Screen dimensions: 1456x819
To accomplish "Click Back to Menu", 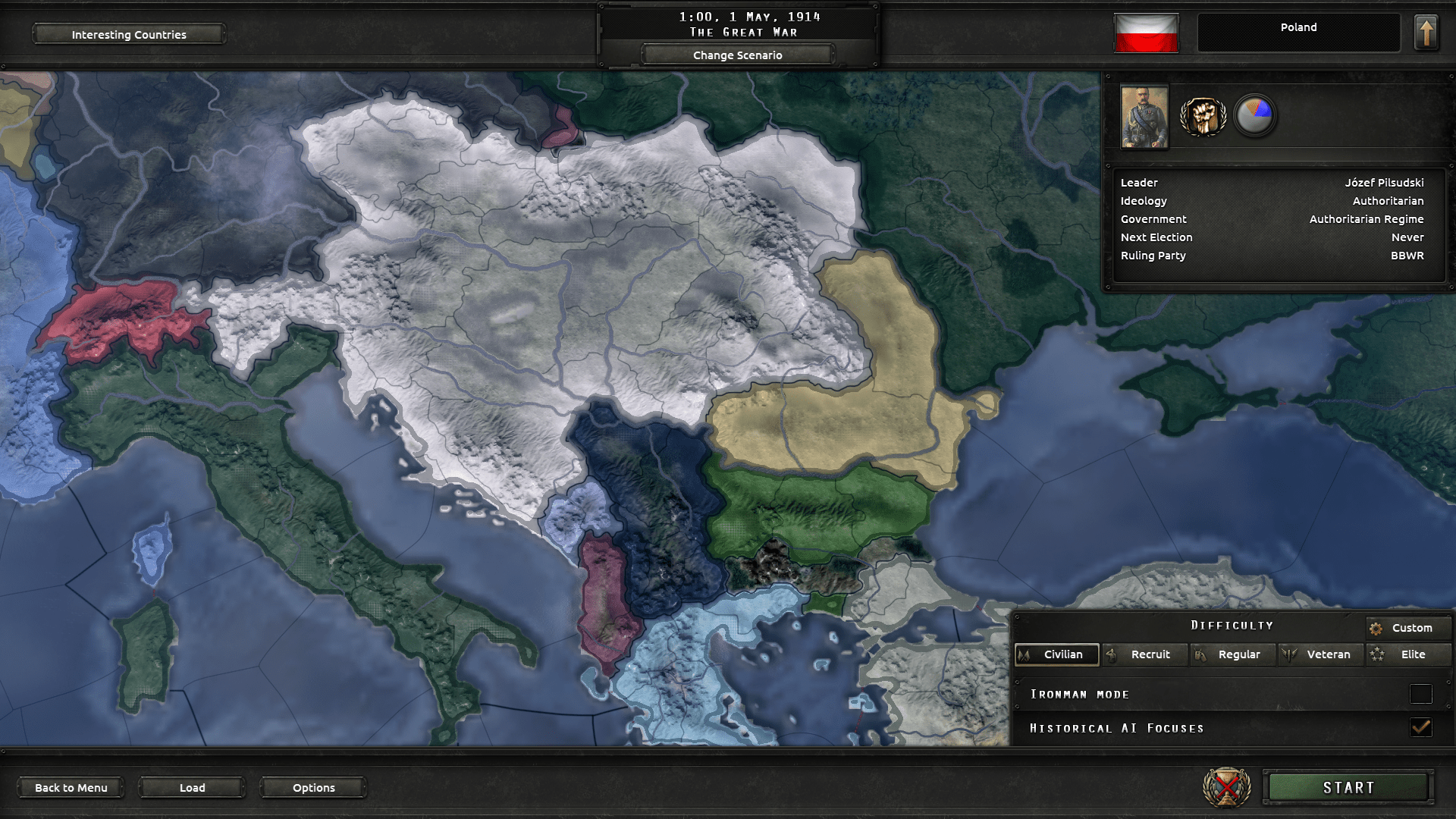I will (71, 787).
